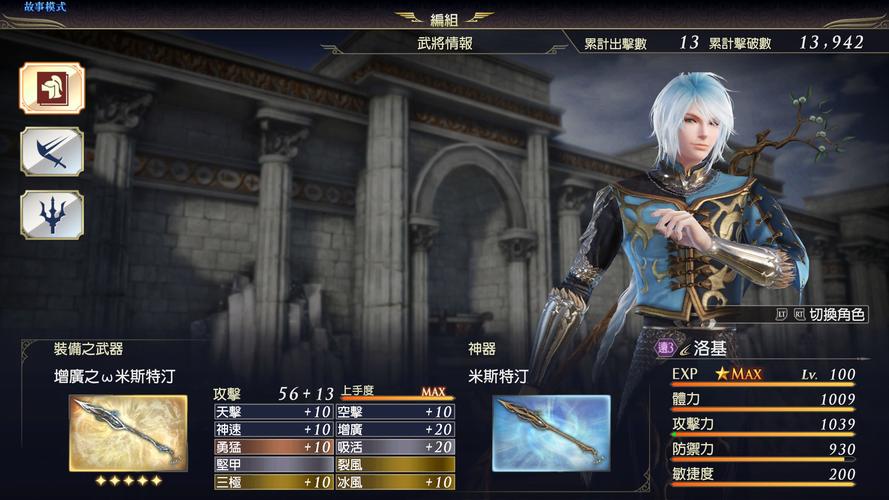Select the 米斯特汀 sacred treasure image
889x500 pixels.
[x=551, y=432]
